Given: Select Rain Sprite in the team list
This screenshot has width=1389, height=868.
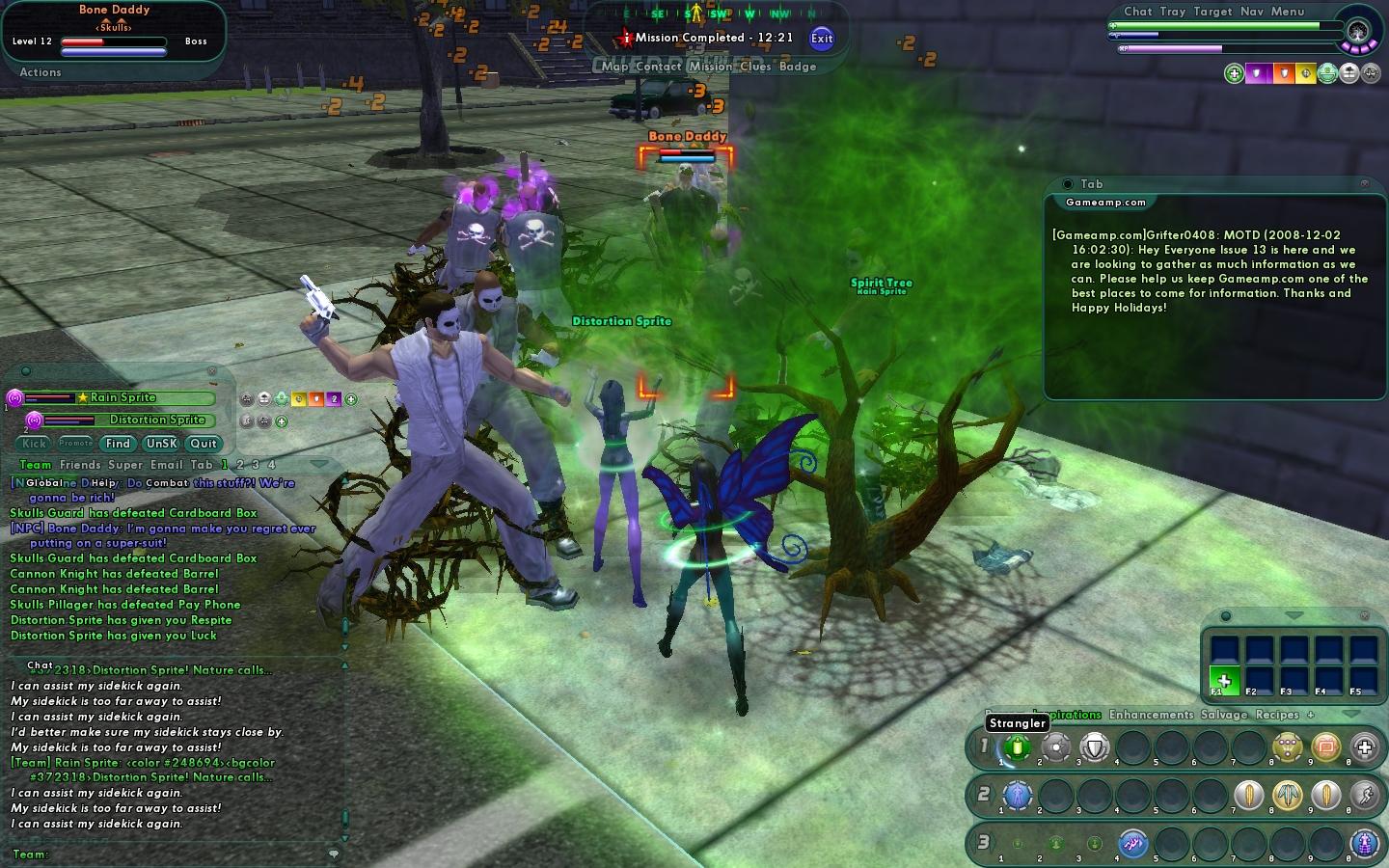Looking at the screenshot, I should click(123, 397).
